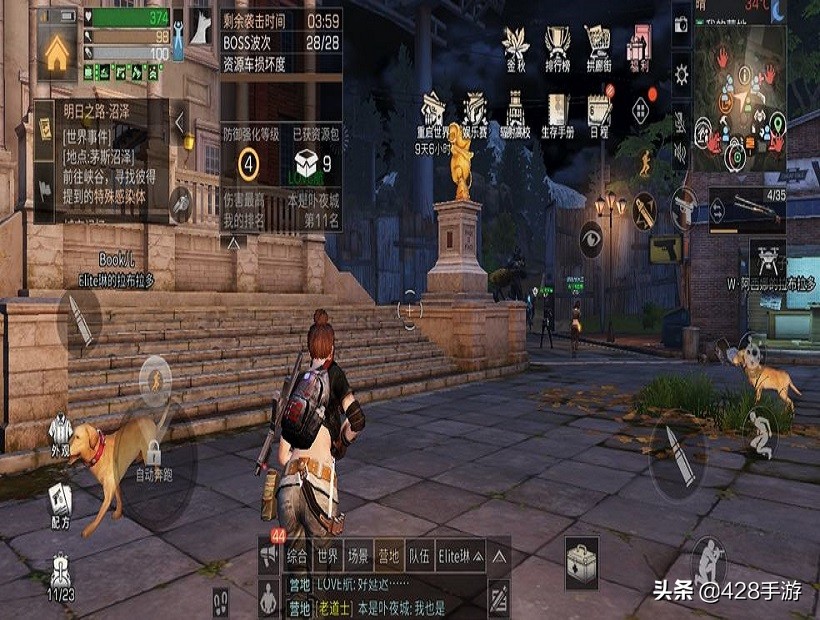Select the 综合 chat tab
Image resolution: width=820 pixels, height=620 pixels.
point(296,555)
